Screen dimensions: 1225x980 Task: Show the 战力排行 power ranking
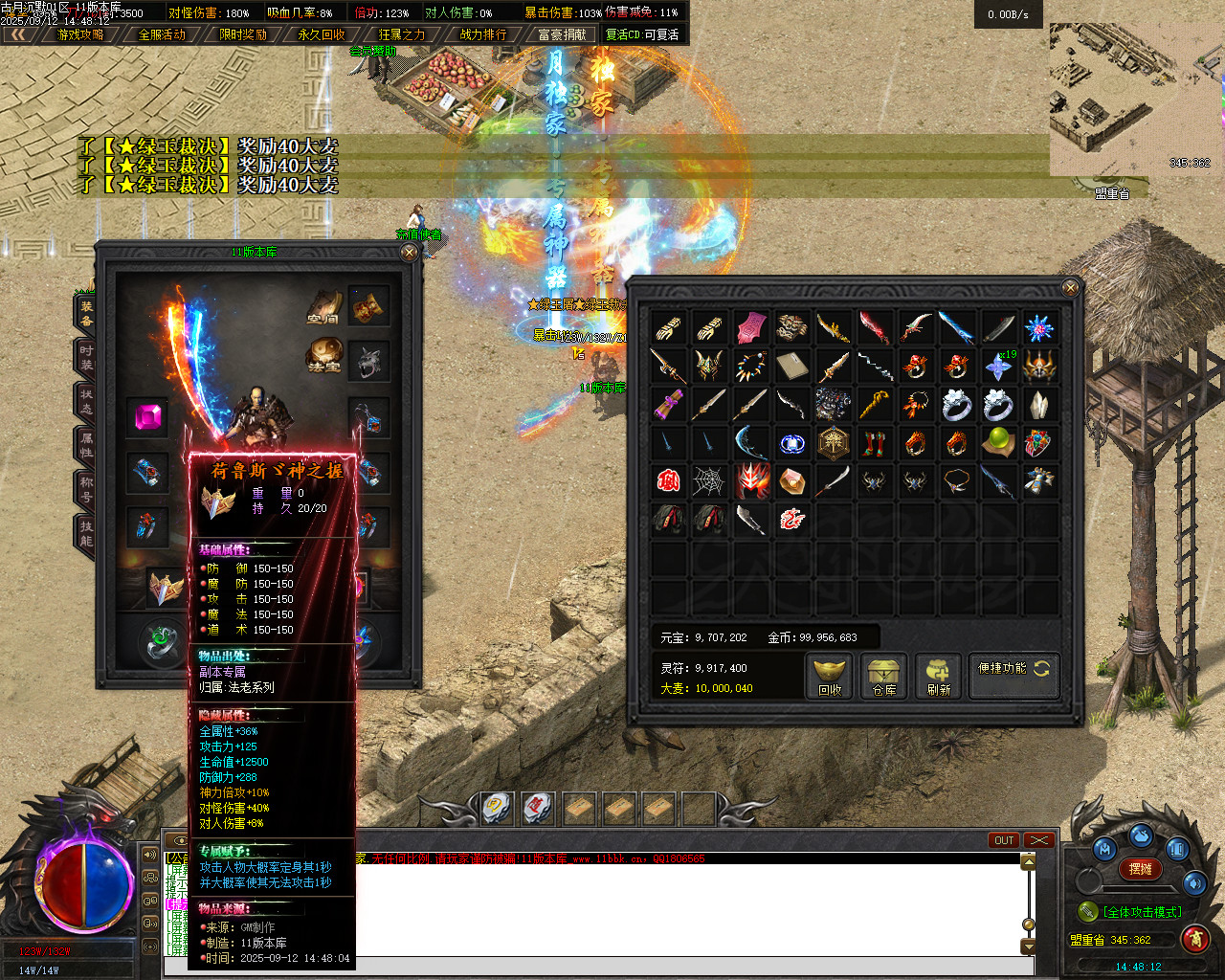pos(483,34)
